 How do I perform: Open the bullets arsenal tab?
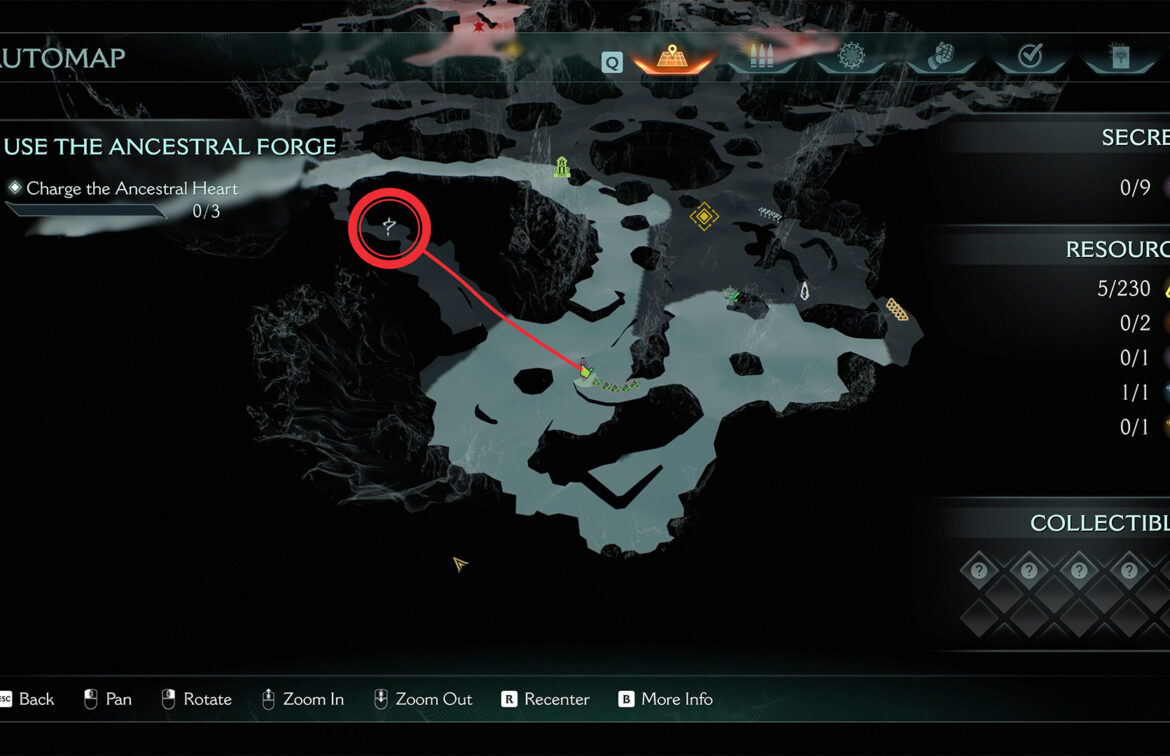tap(763, 57)
